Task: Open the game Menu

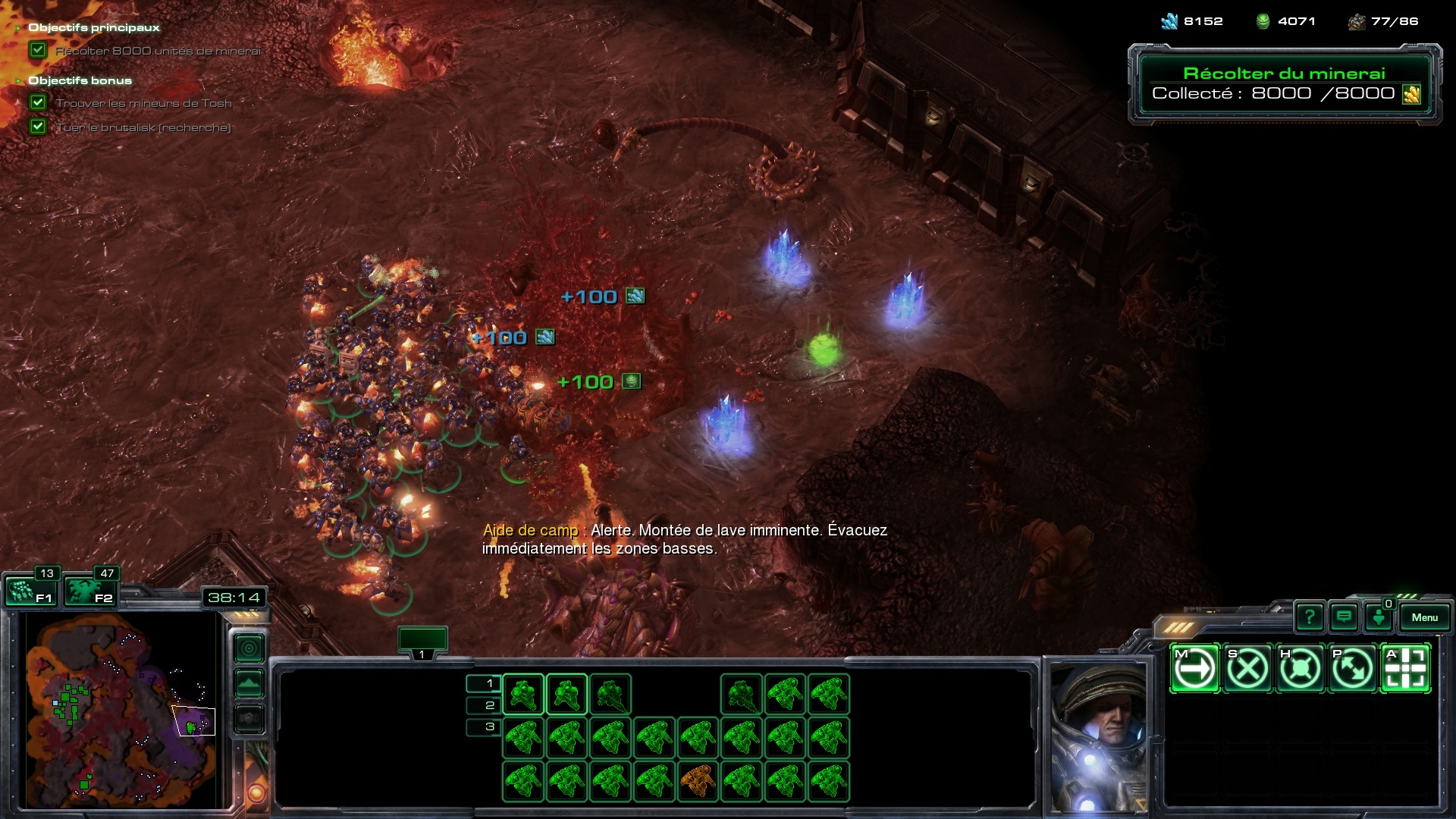Action: pos(1424,617)
